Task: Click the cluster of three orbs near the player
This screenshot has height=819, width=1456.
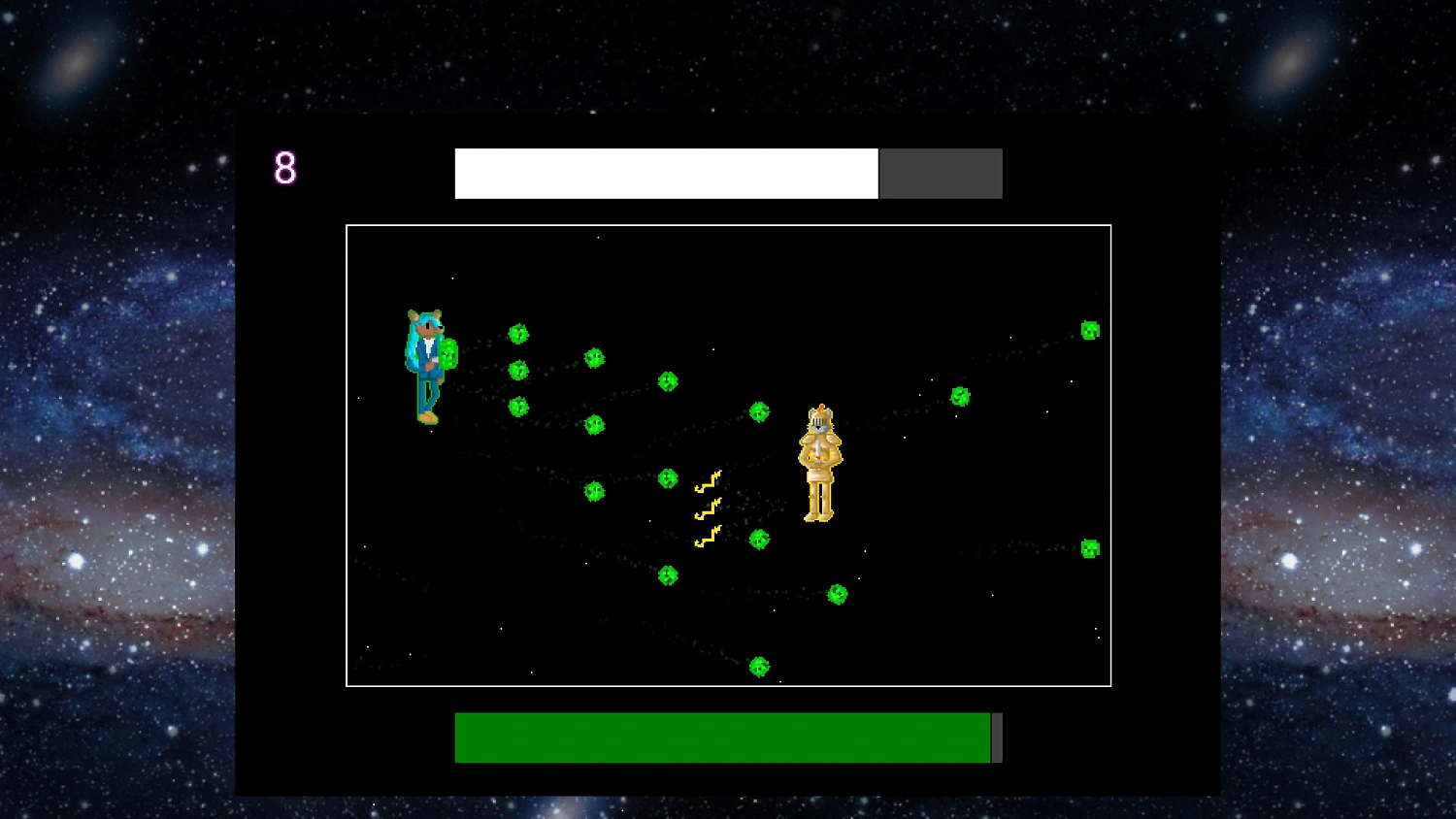Action: pyautogui.click(x=518, y=369)
